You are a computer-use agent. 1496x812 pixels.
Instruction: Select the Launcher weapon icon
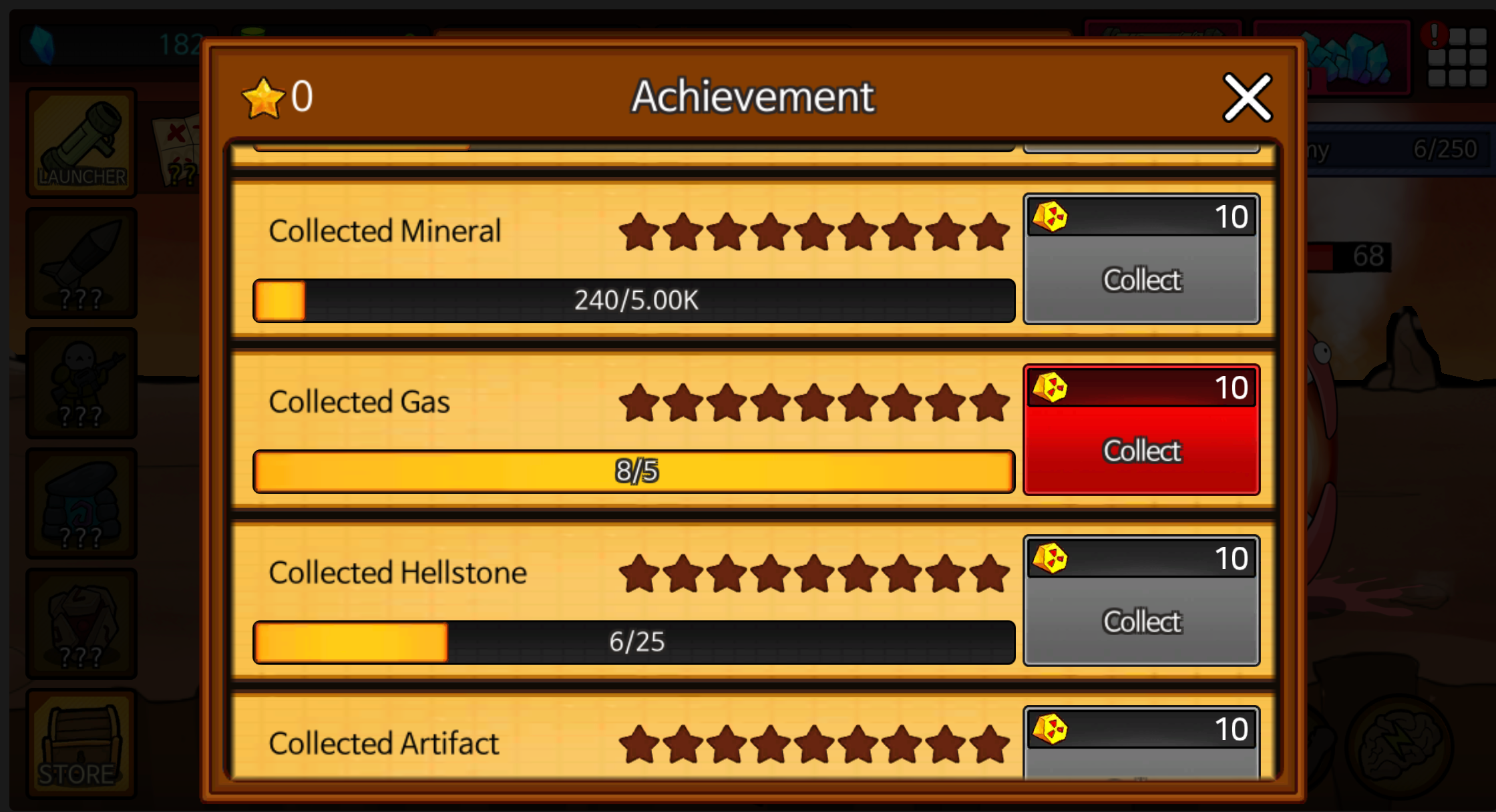click(80, 142)
